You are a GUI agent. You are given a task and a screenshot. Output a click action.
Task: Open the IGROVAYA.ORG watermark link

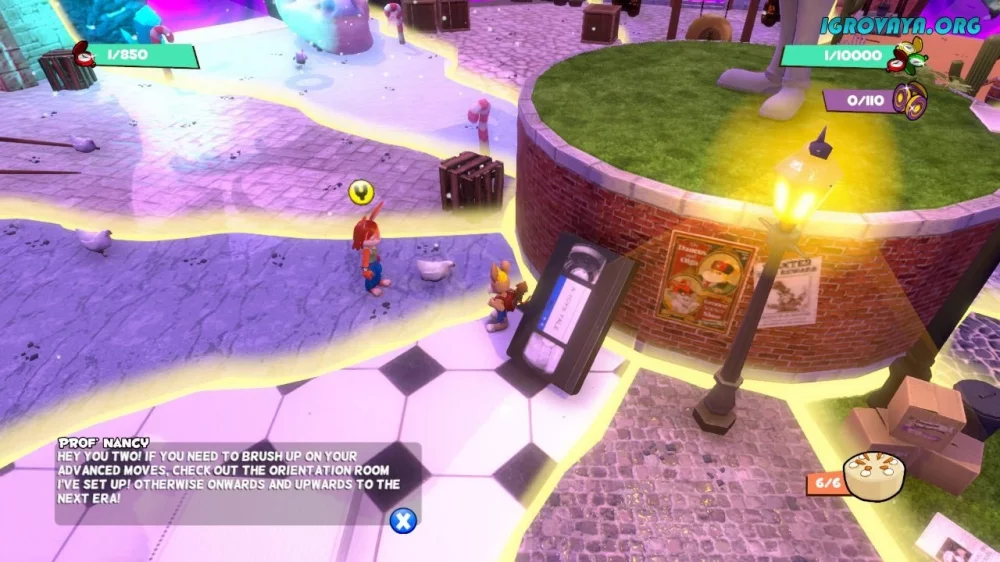[900, 26]
